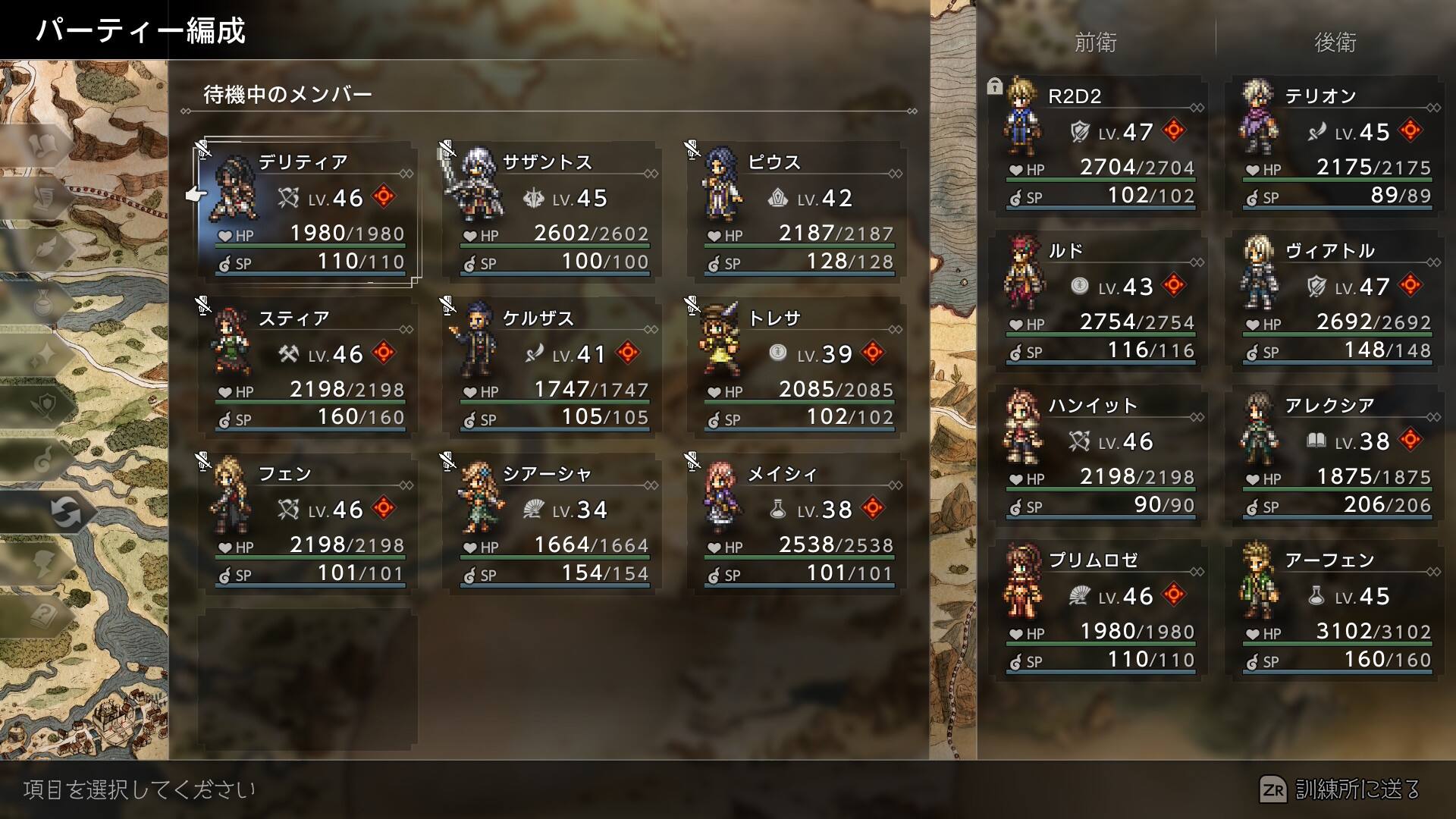Viewport: 1456px width, 819px height.
Task: Select シアーシャ character card
Action: [x=552, y=522]
